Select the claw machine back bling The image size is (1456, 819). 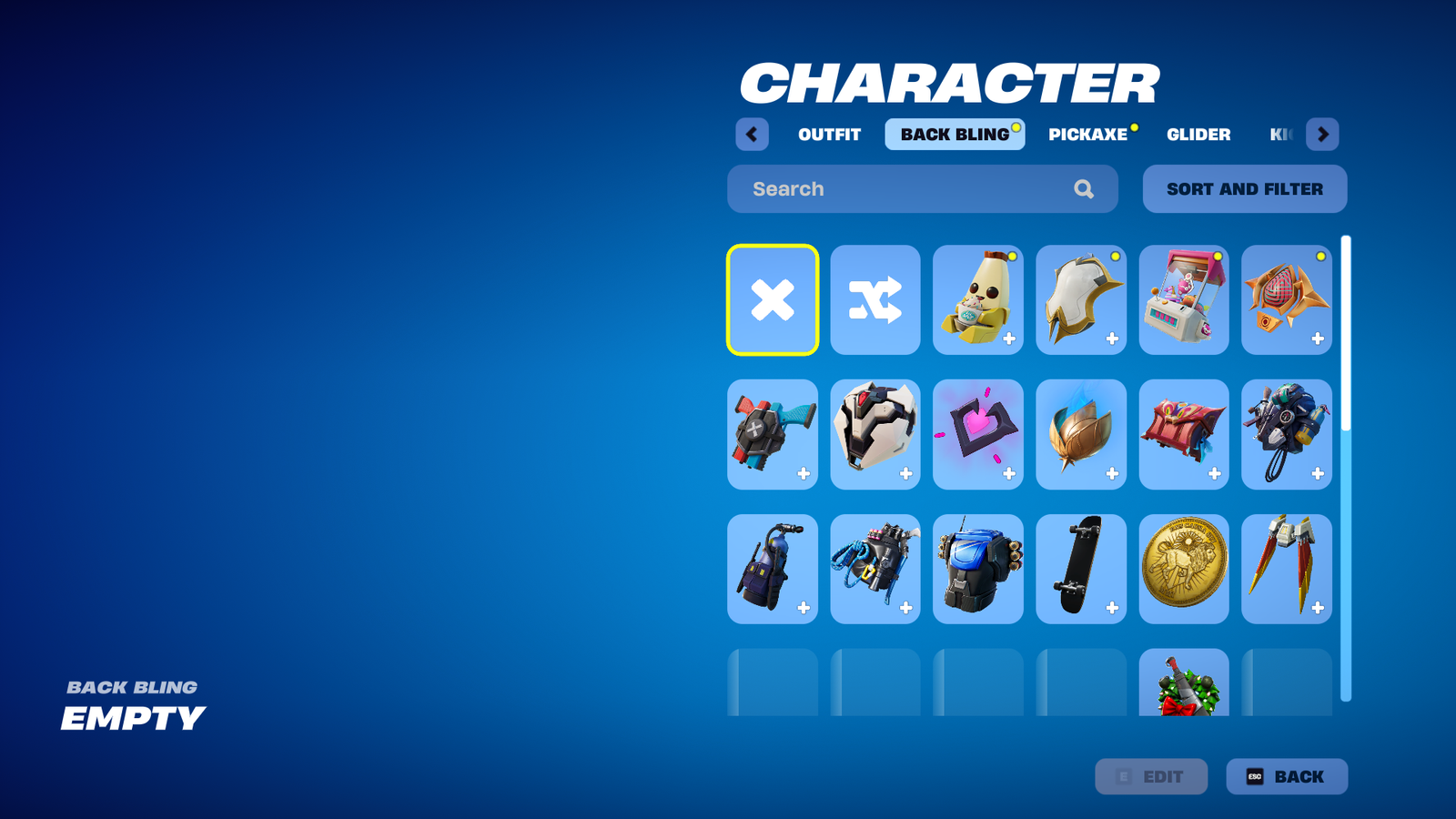tap(1183, 300)
